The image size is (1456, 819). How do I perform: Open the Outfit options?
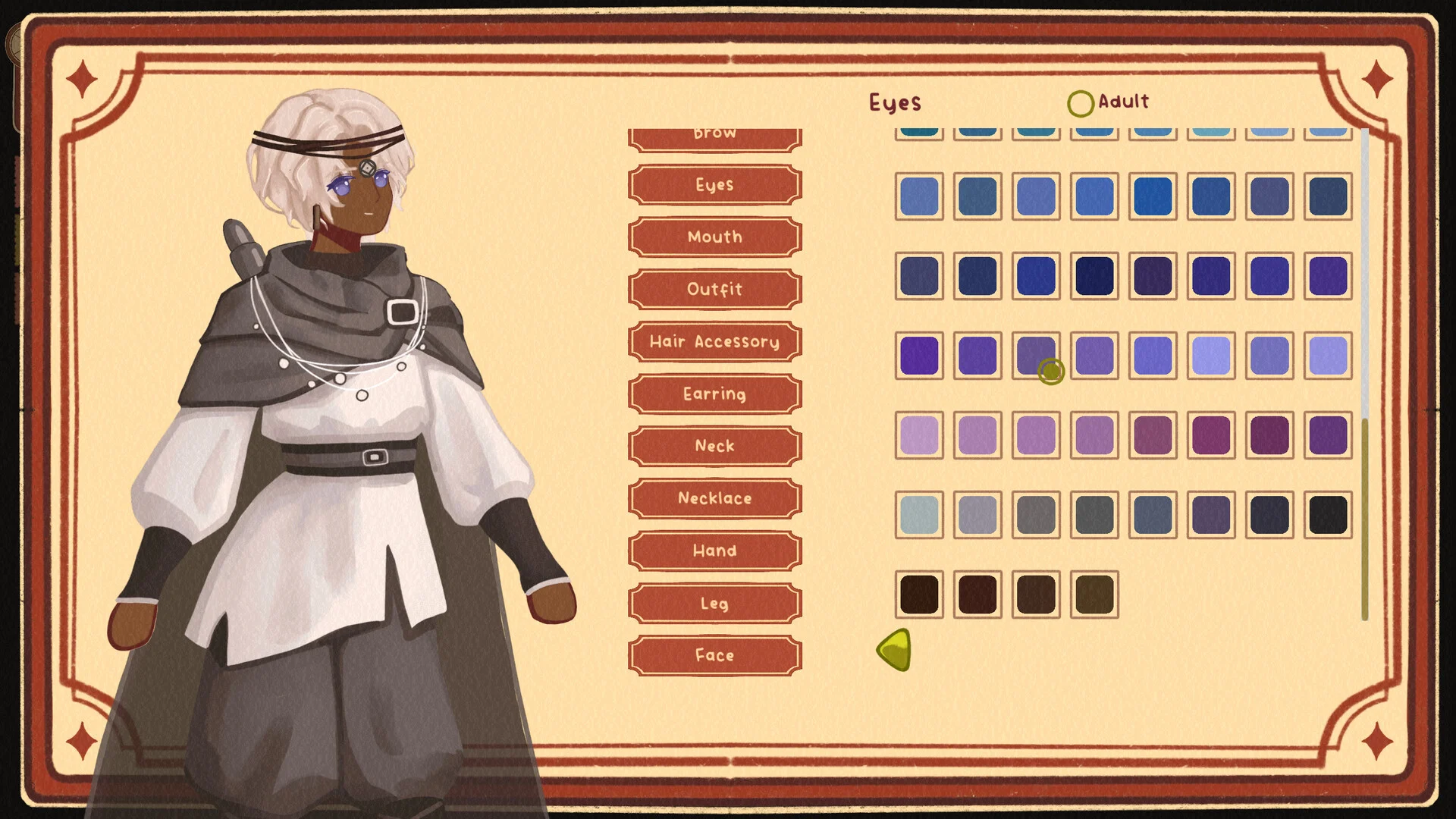[x=714, y=290]
